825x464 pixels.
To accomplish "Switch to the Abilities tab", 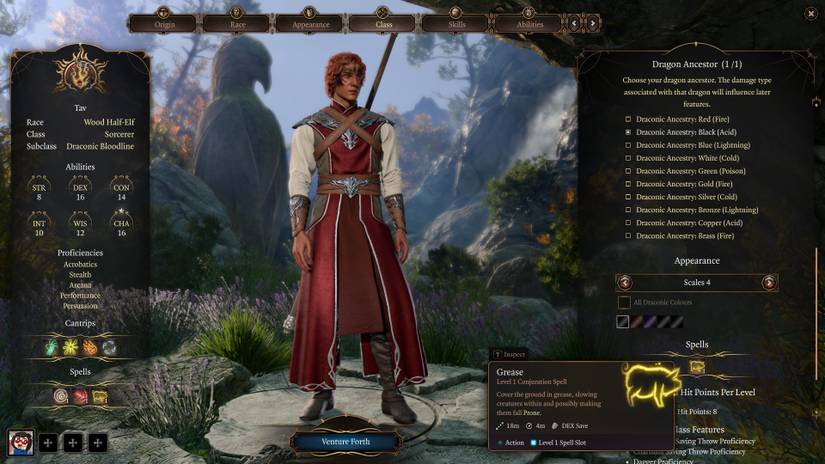I will click(528, 23).
